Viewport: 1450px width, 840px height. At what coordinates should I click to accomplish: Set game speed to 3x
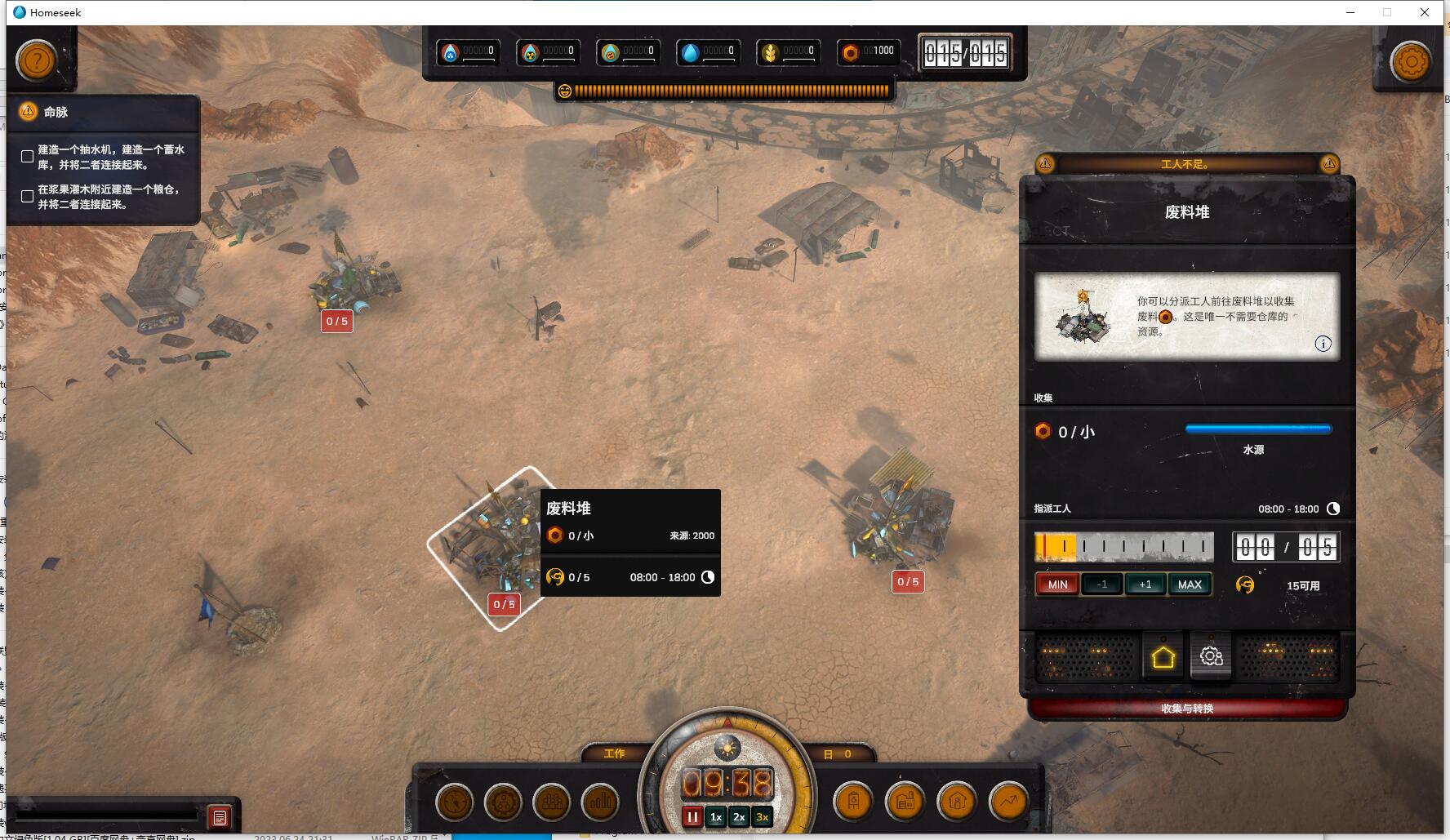762,816
